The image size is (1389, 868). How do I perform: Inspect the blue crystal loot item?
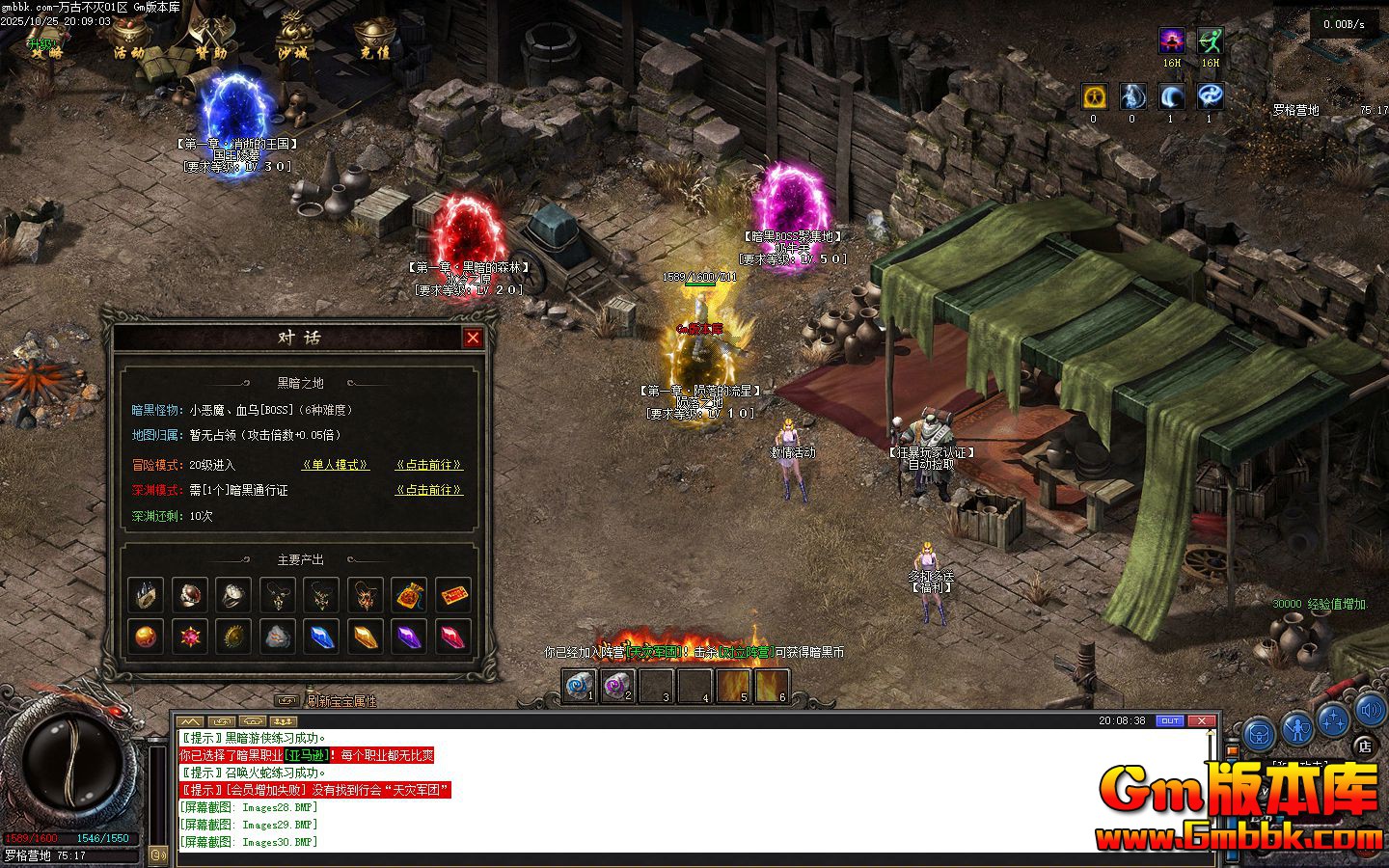click(x=322, y=637)
